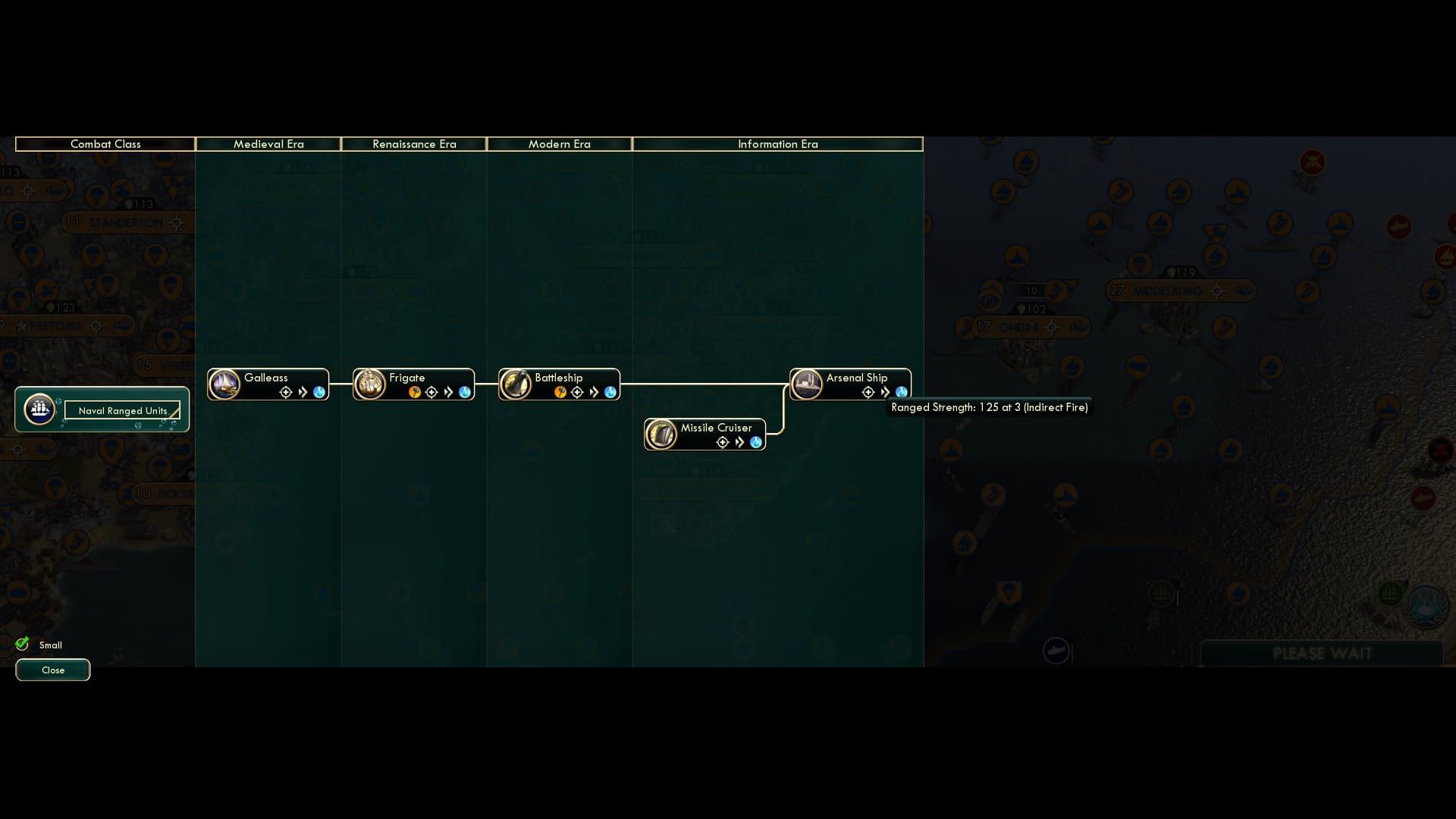
Task: Select the Information Era column header
Action: click(779, 144)
